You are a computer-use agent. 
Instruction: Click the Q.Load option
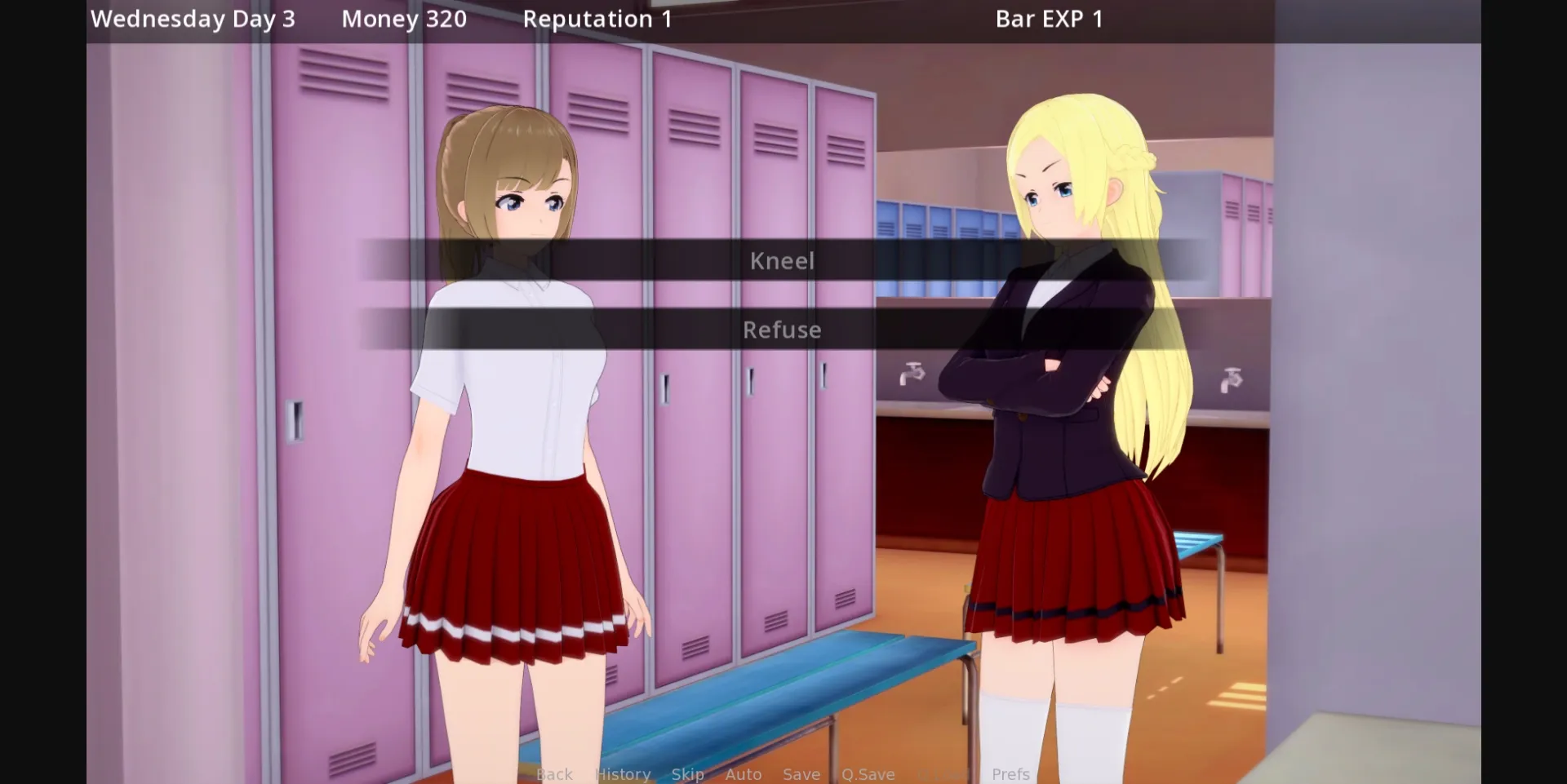pos(939,774)
